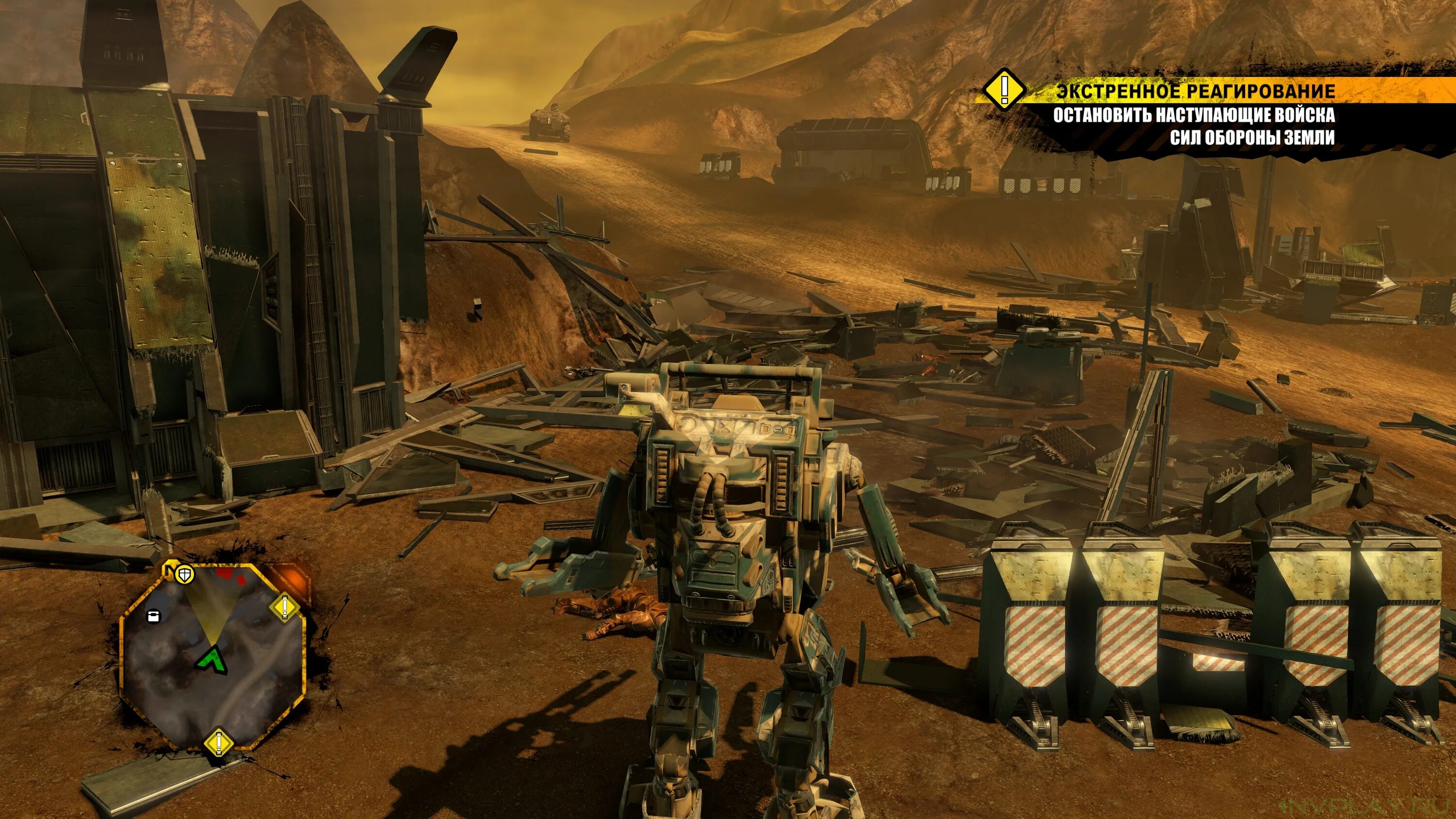Click the yellow exclamation objective icon beside the title
This screenshot has width=1456, height=819.
(1004, 89)
